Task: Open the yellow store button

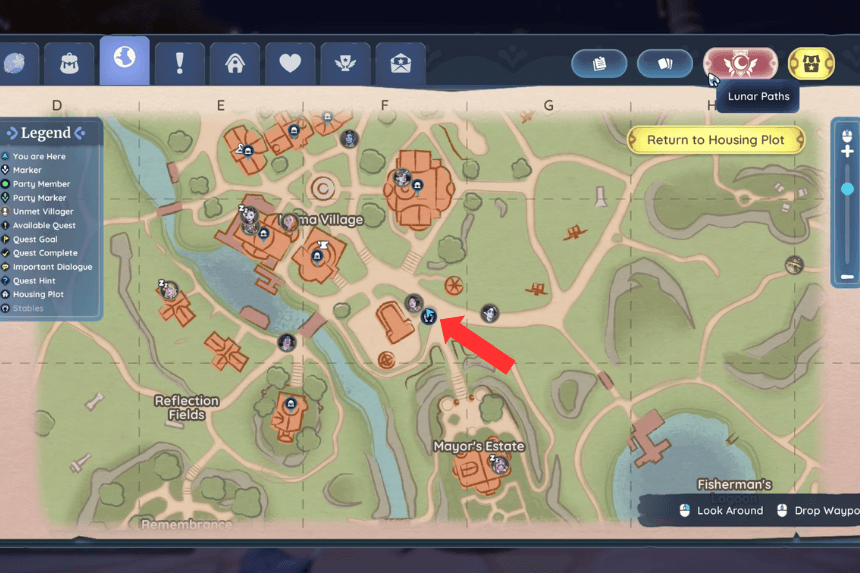Action: (x=811, y=63)
